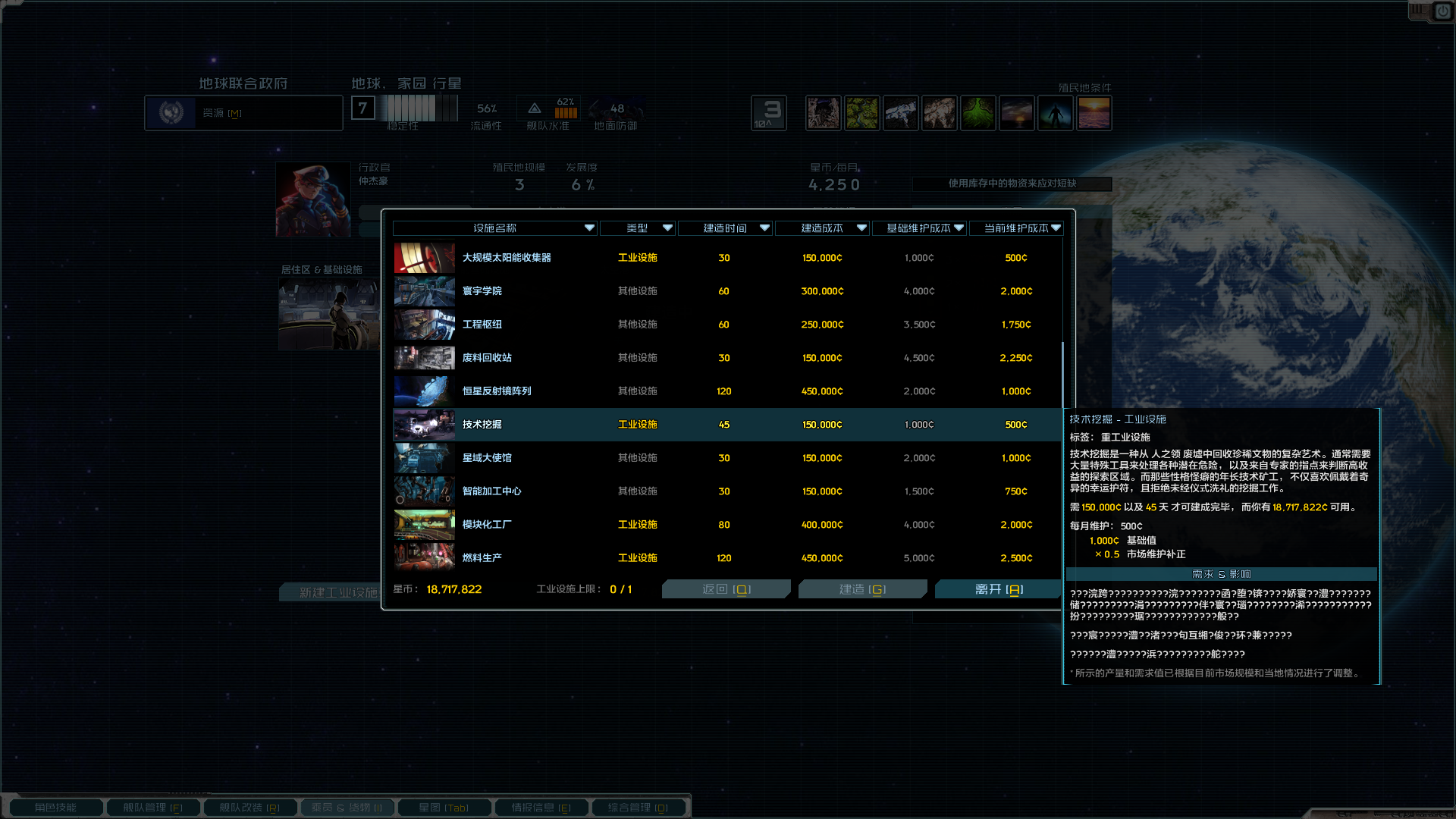Click 离开 [A] to exit the menu
The image size is (1456, 819).
[x=997, y=588]
